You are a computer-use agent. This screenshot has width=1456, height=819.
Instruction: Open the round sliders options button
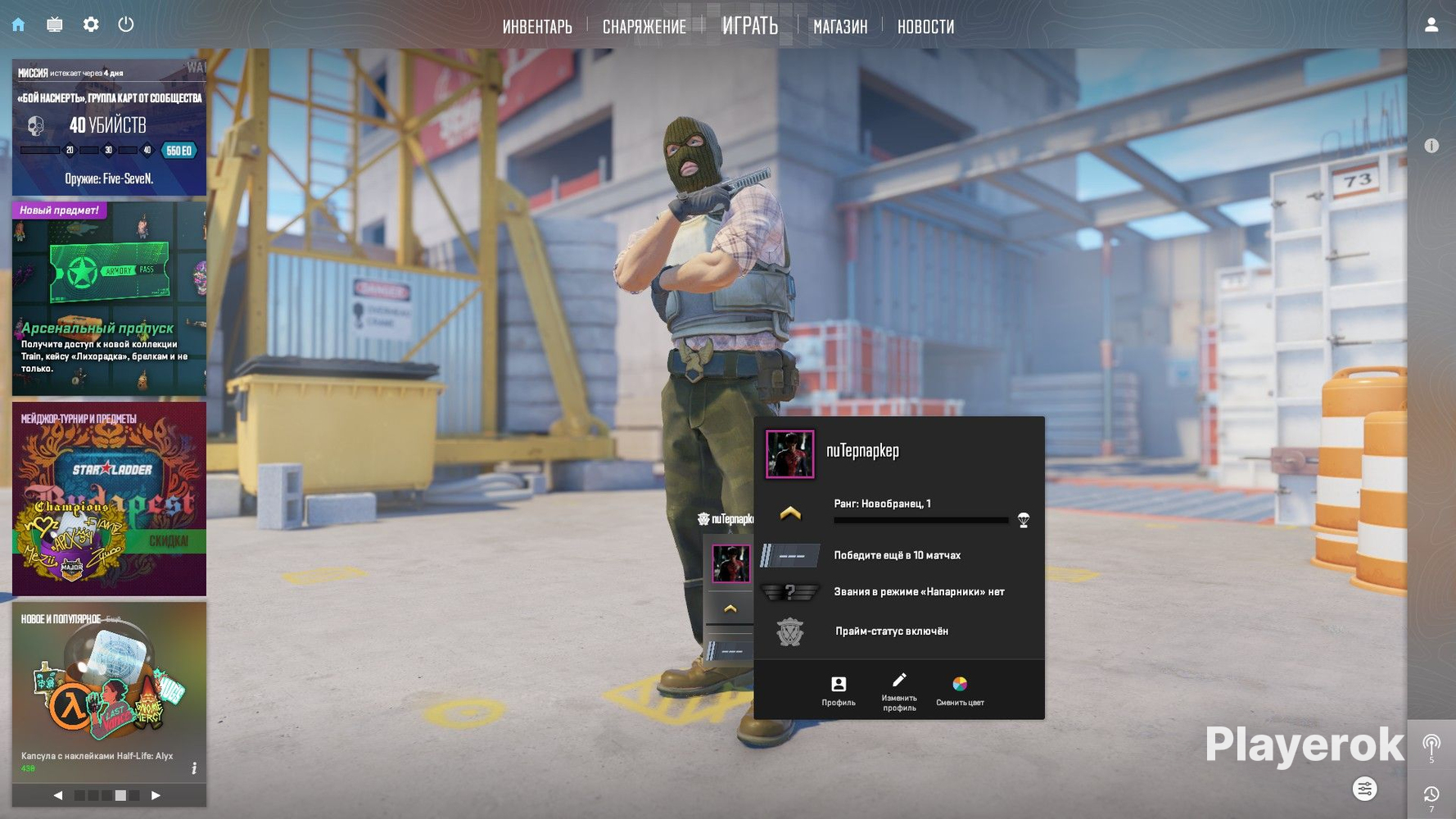[x=1364, y=789]
